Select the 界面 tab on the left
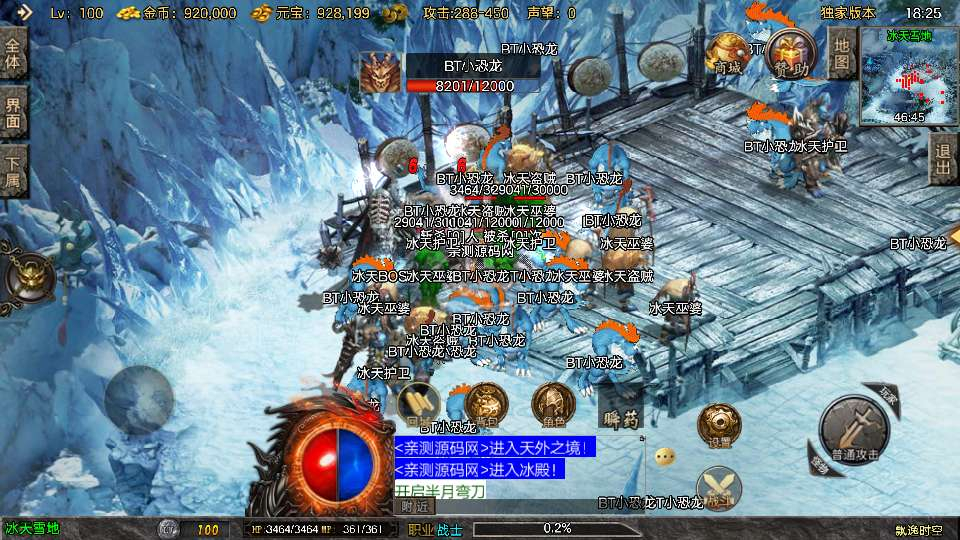 click(13, 112)
